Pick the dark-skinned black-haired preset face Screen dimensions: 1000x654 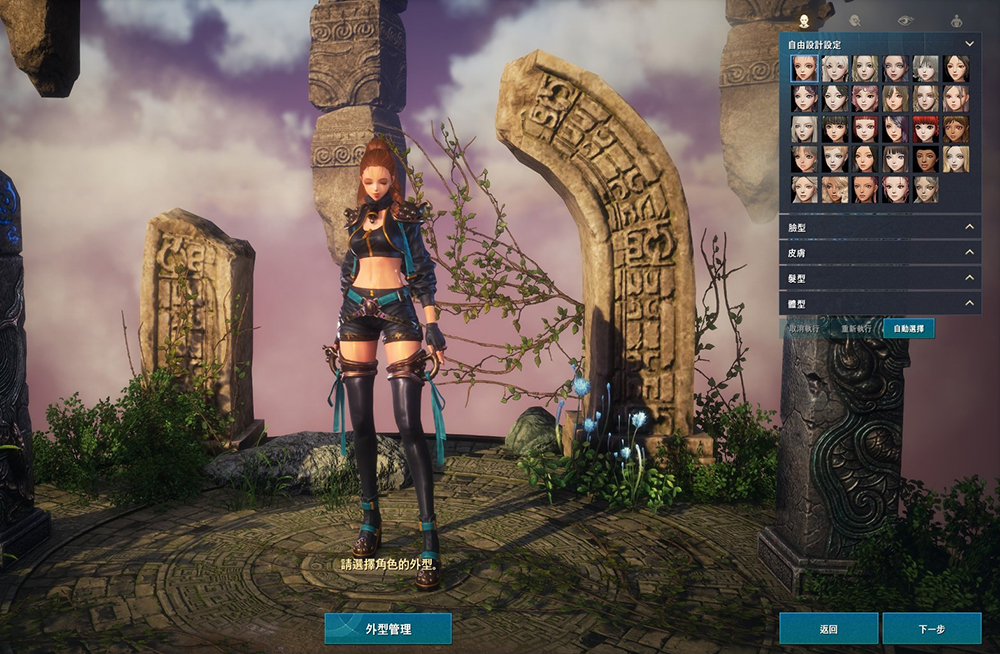pyautogui.click(x=925, y=159)
